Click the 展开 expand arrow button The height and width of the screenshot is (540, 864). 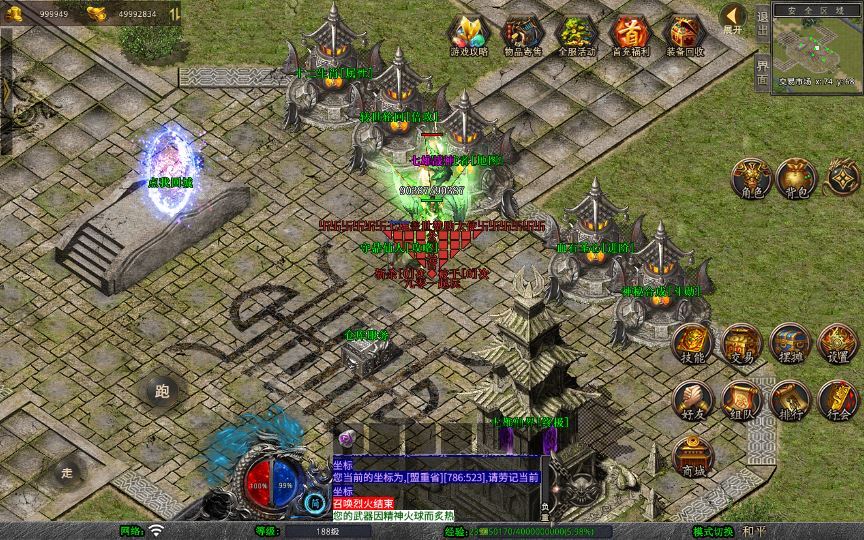point(733,18)
